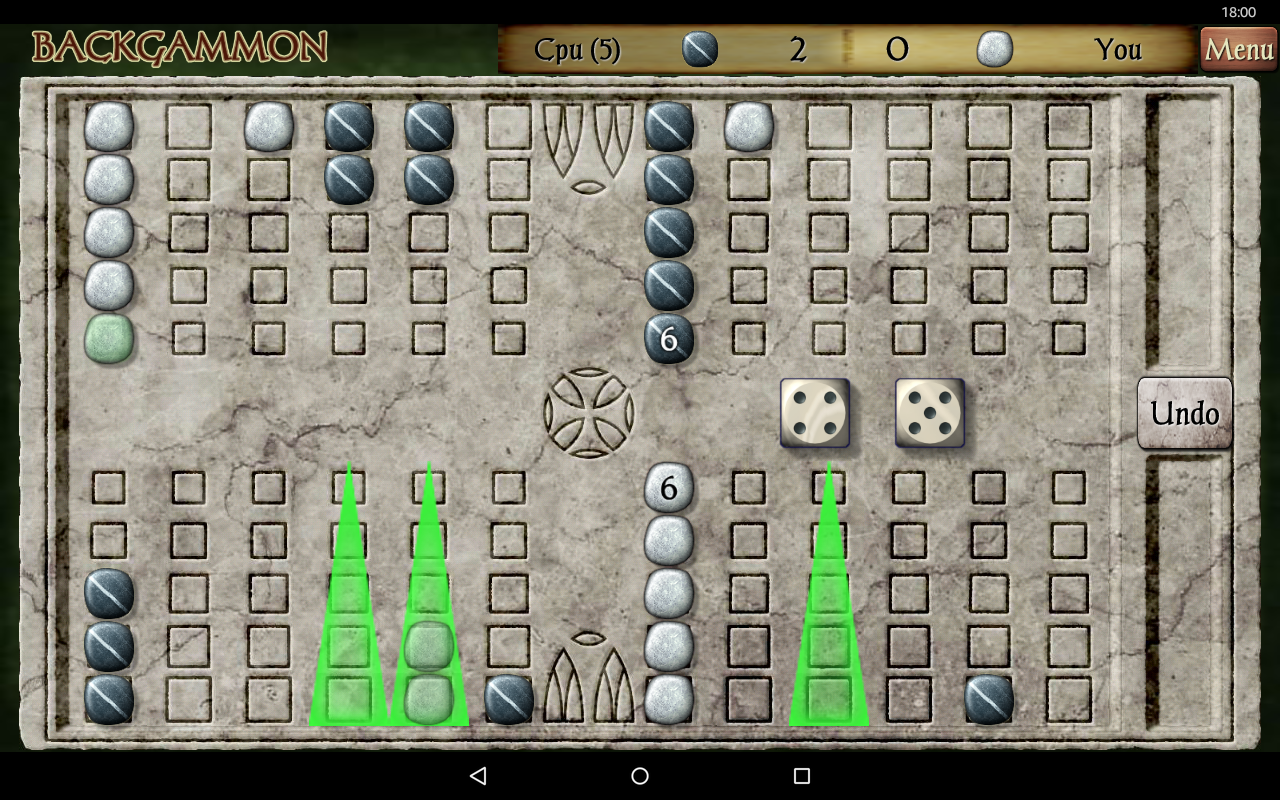Tap the die showing five
Viewport: 1280px width, 800px height.
[x=929, y=412]
